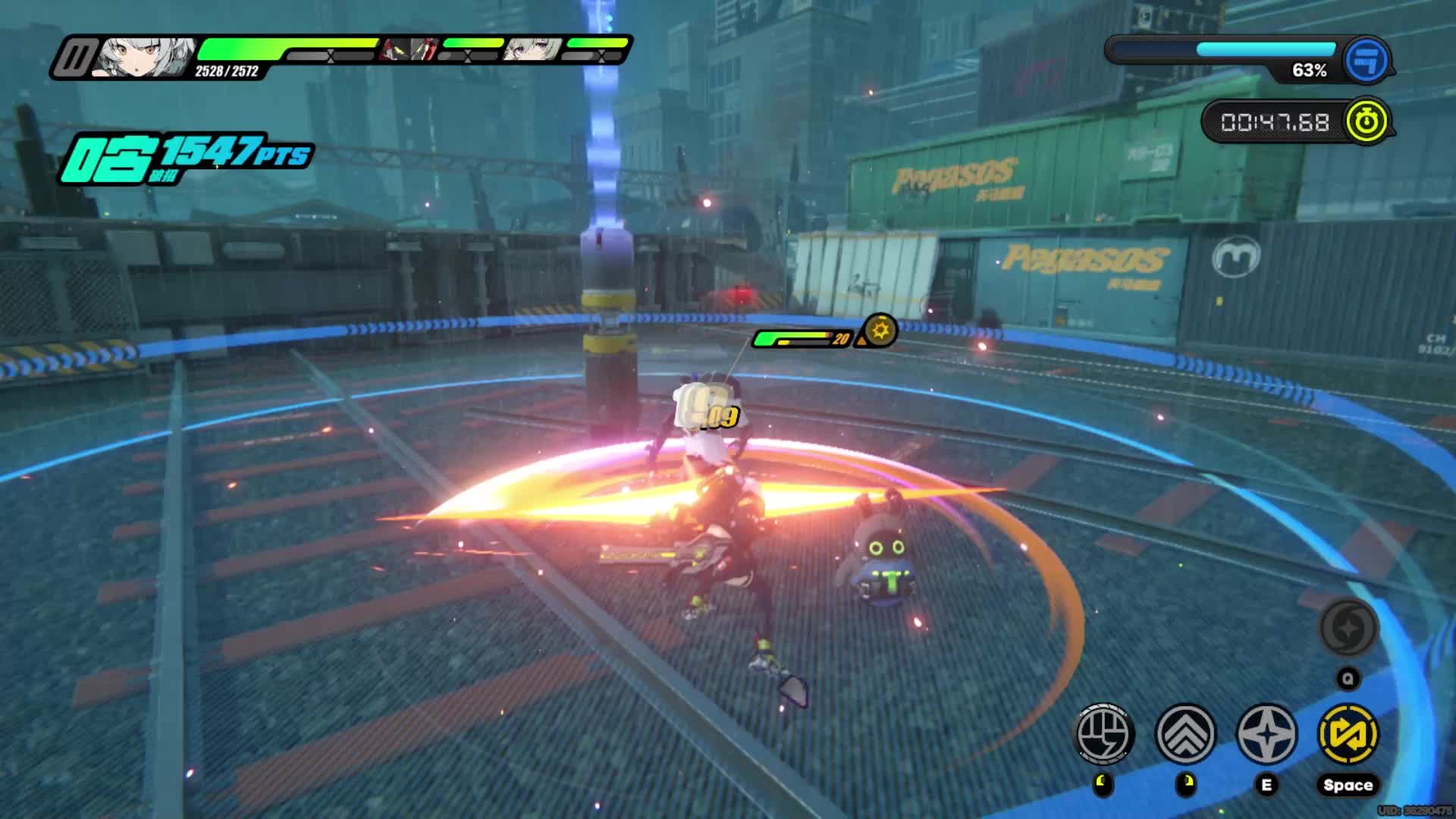Screen dimensions: 1456x819
Task: Activate the greyed-out ultimate ability icon
Action: tap(1348, 628)
